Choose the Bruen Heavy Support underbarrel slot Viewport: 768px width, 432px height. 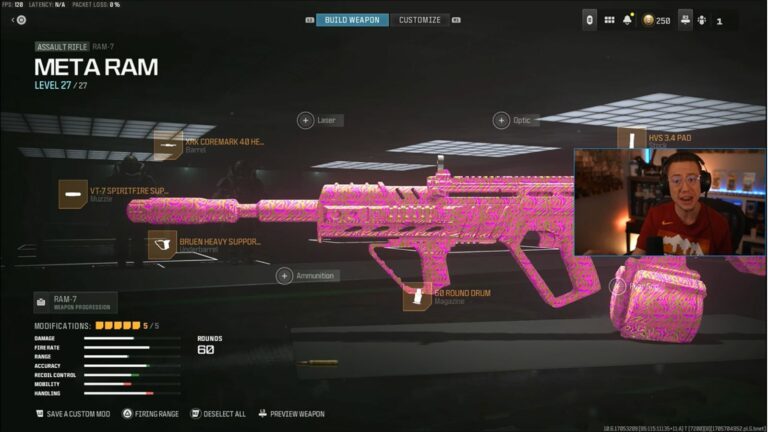click(x=162, y=245)
